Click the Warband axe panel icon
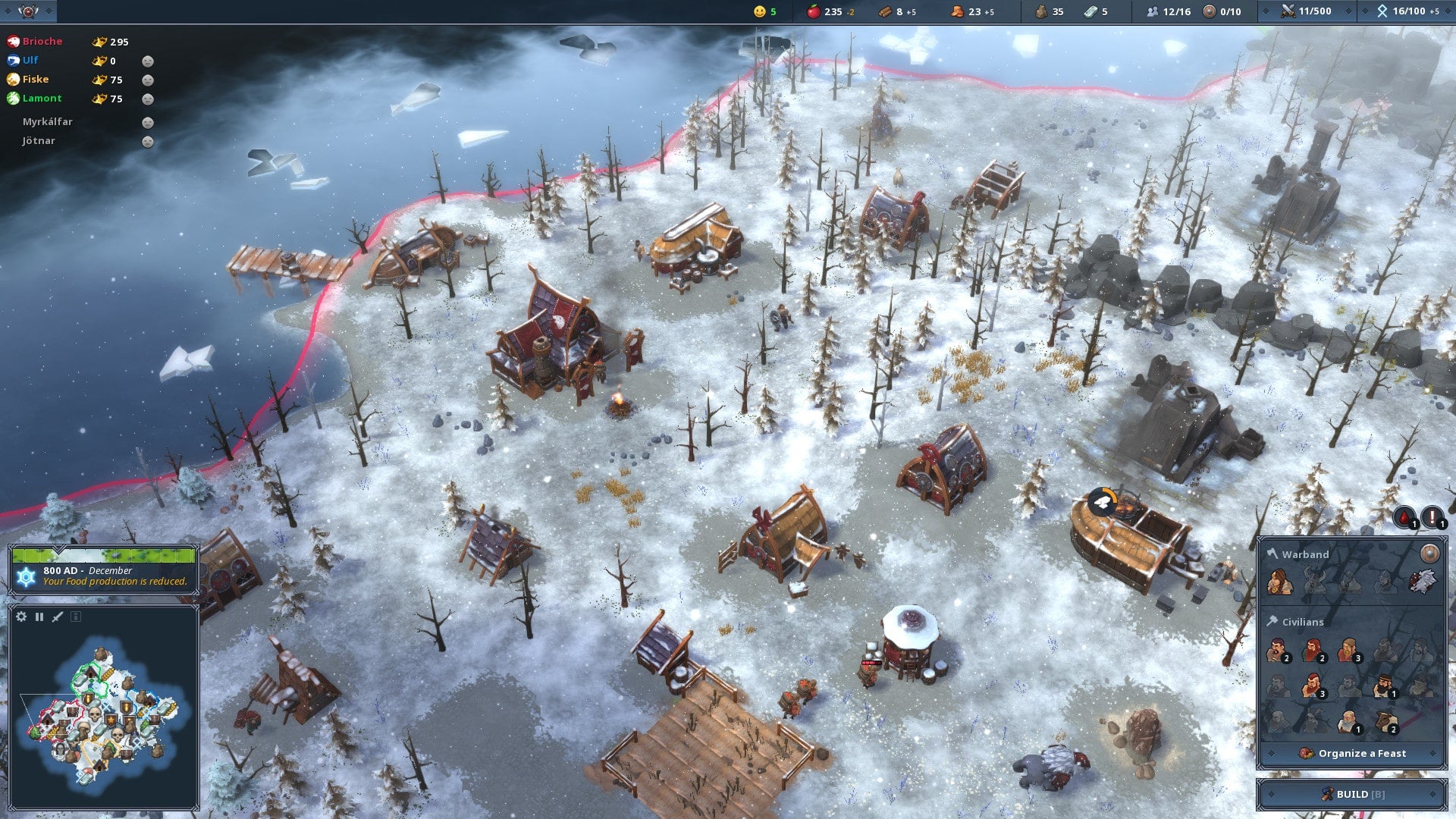The width and height of the screenshot is (1456, 819). [1271, 554]
